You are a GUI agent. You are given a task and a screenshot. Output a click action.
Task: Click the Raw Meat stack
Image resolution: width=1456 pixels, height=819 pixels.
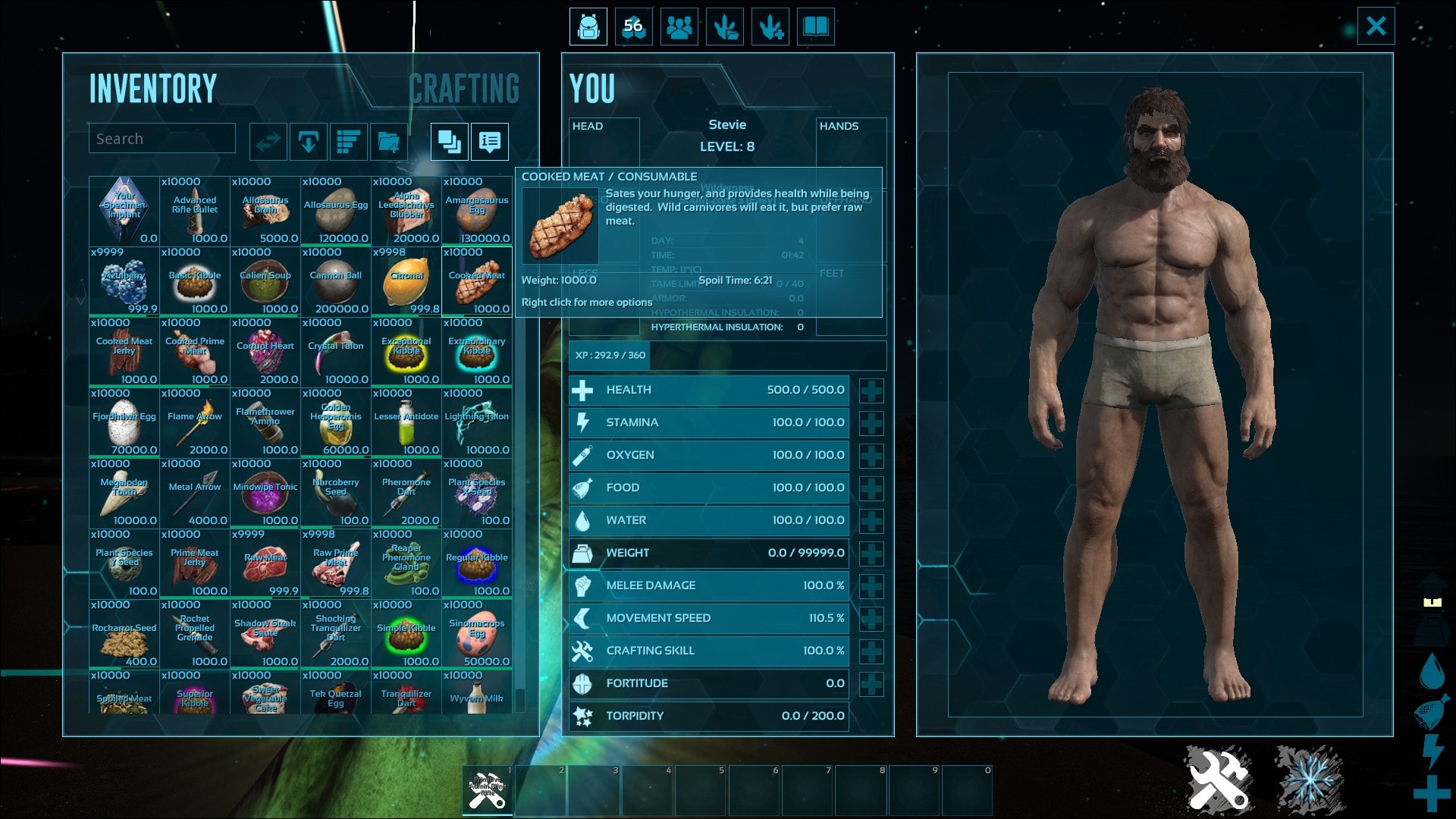click(265, 563)
